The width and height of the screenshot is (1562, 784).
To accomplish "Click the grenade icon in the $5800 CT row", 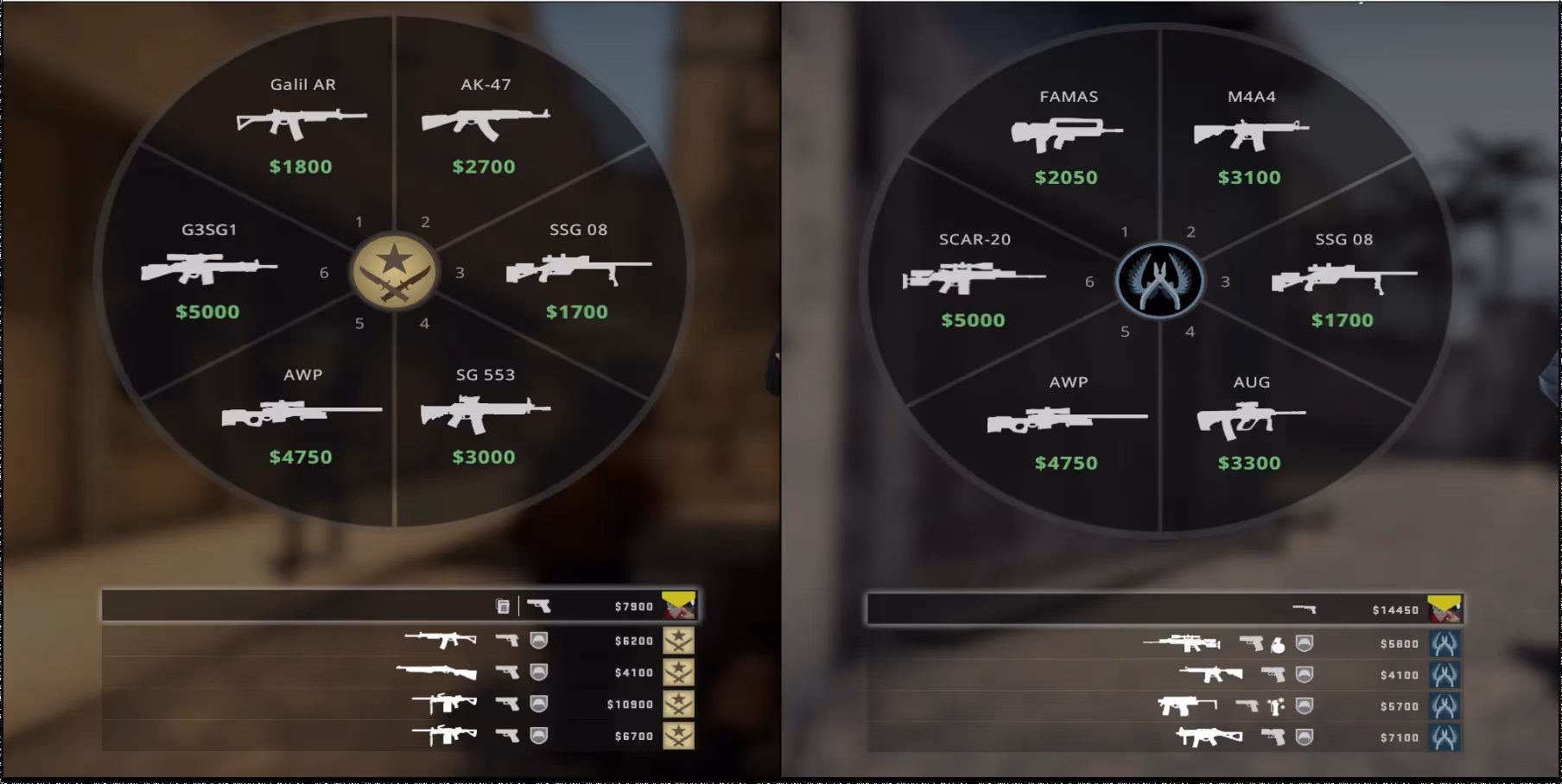I will tap(1278, 645).
